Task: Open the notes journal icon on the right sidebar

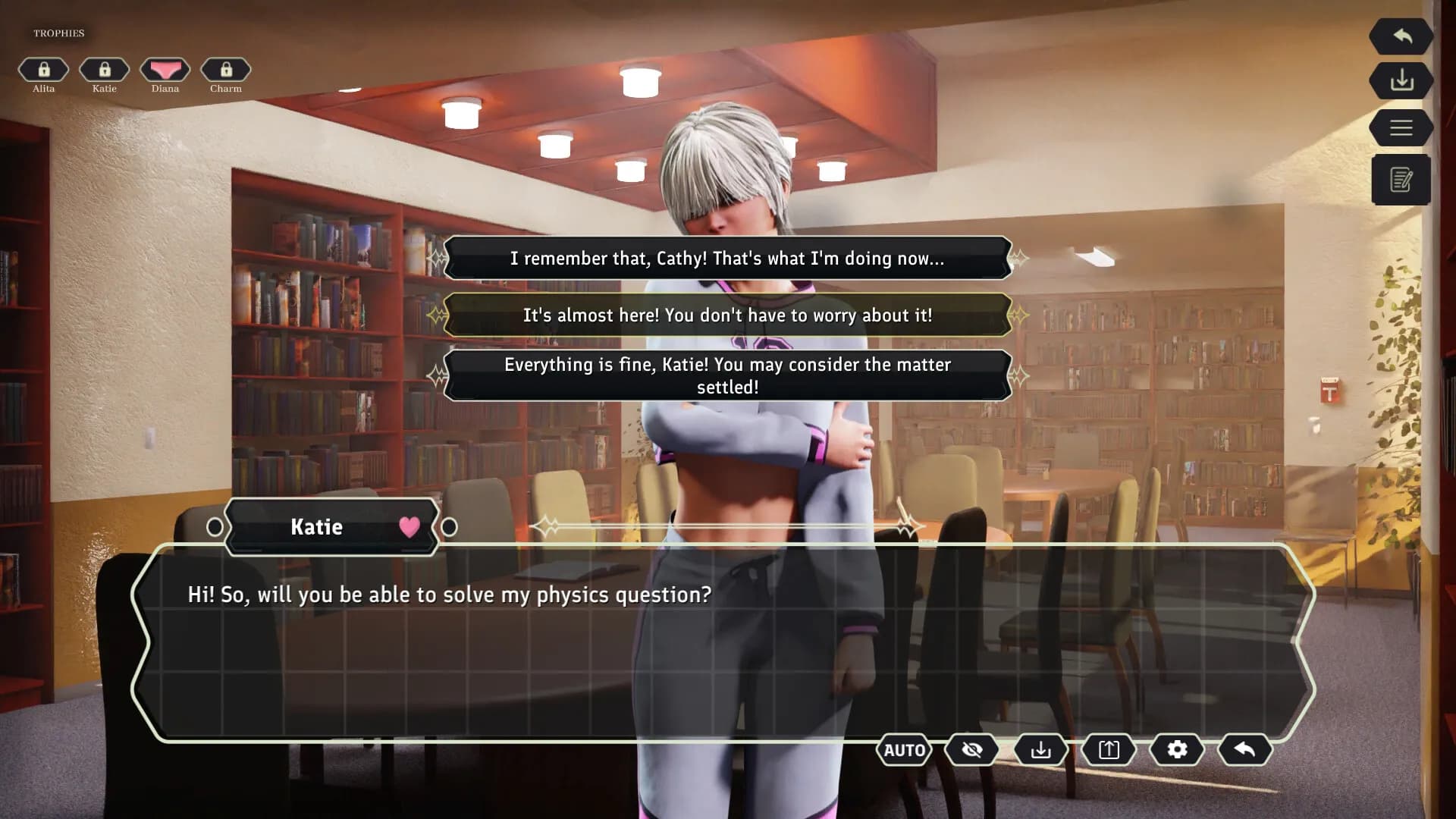Action: pyautogui.click(x=1401, y=180)
